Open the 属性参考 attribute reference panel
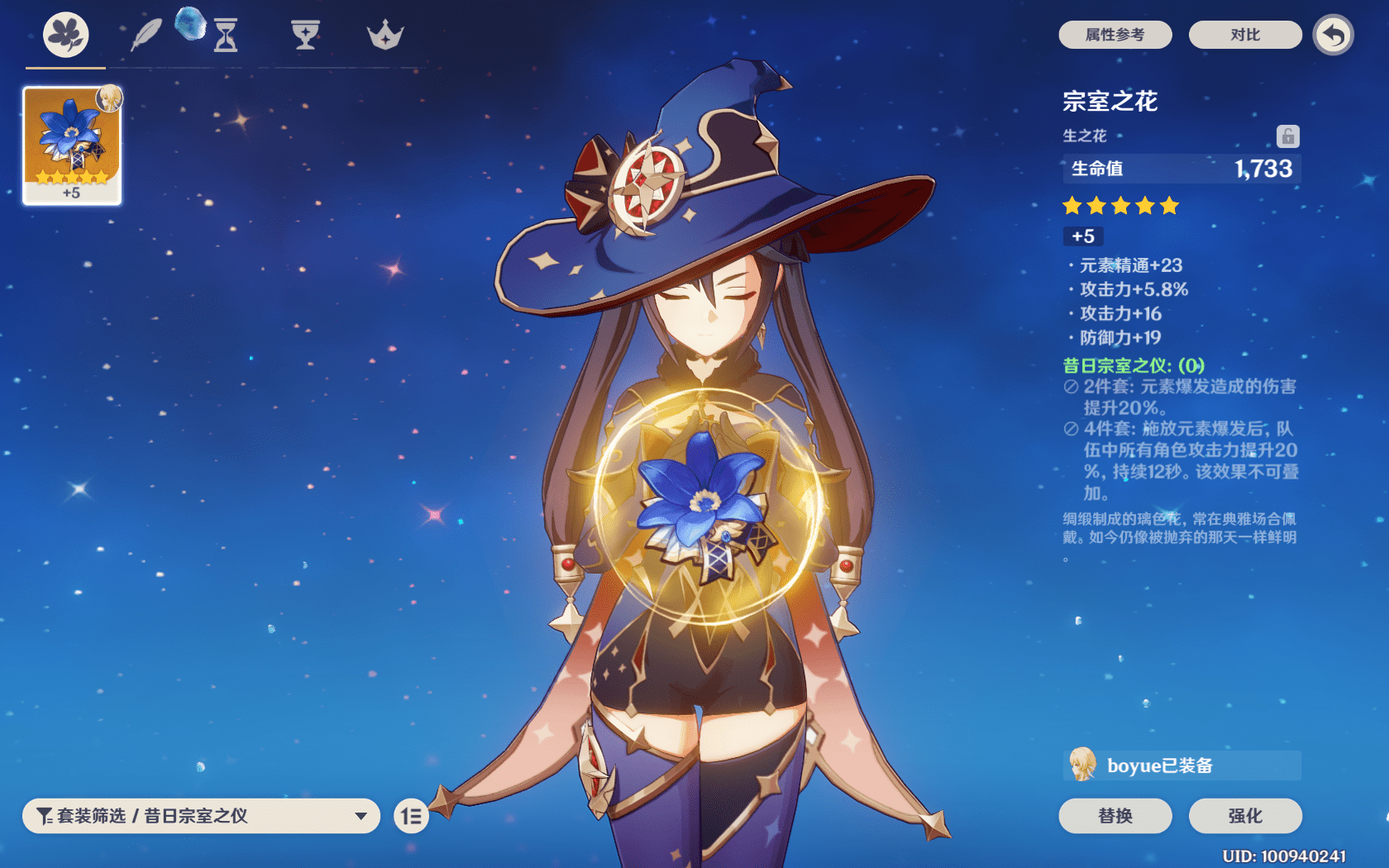The height and width of the screenshot is (868, 1389). click(x=1115, y=35)
